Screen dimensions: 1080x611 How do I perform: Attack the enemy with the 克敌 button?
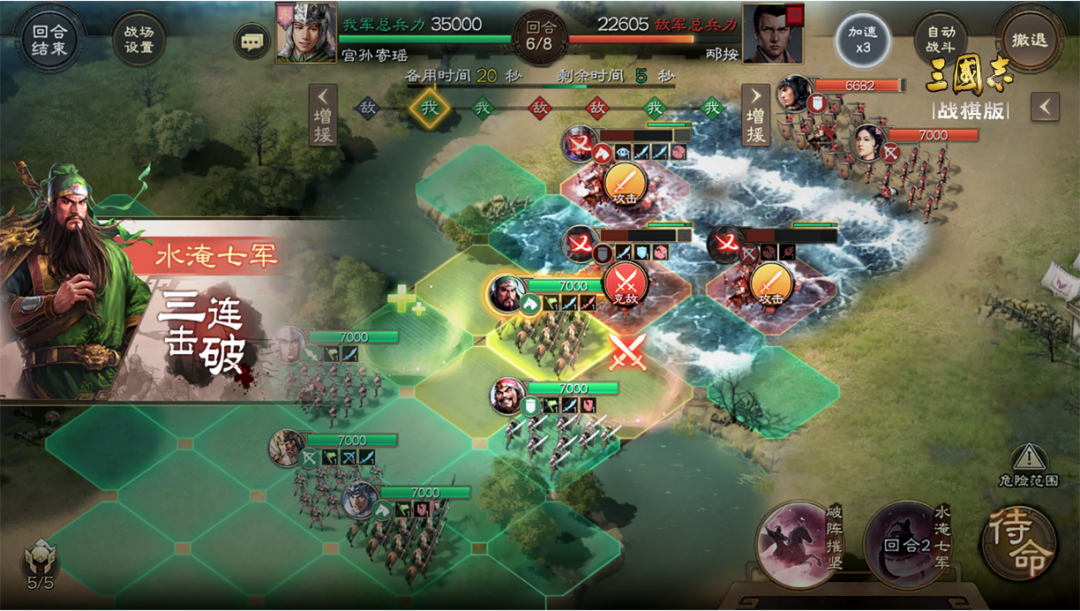[626, 282]
